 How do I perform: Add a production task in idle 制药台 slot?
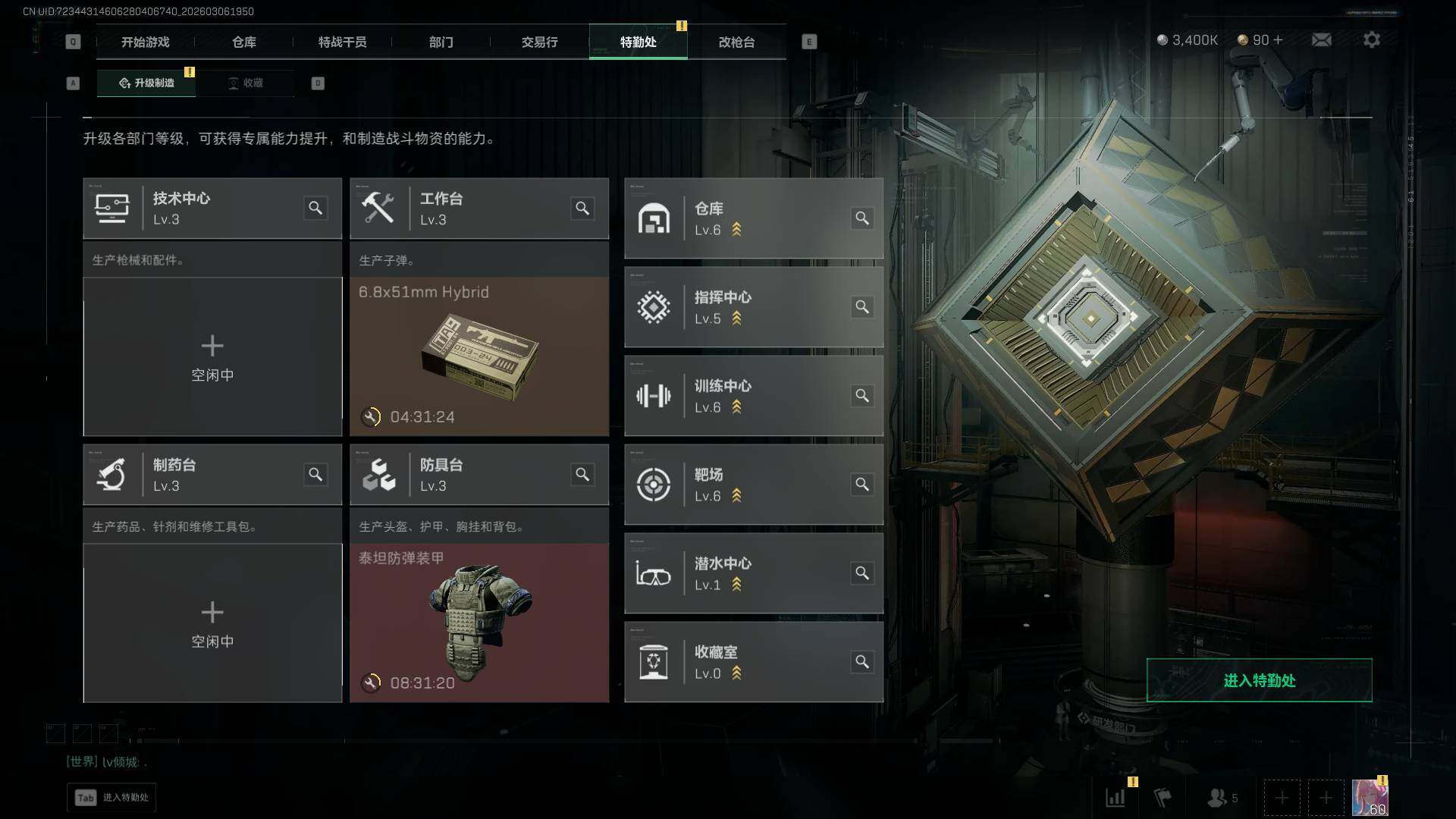pyautogui.click(x=212, y=623)
